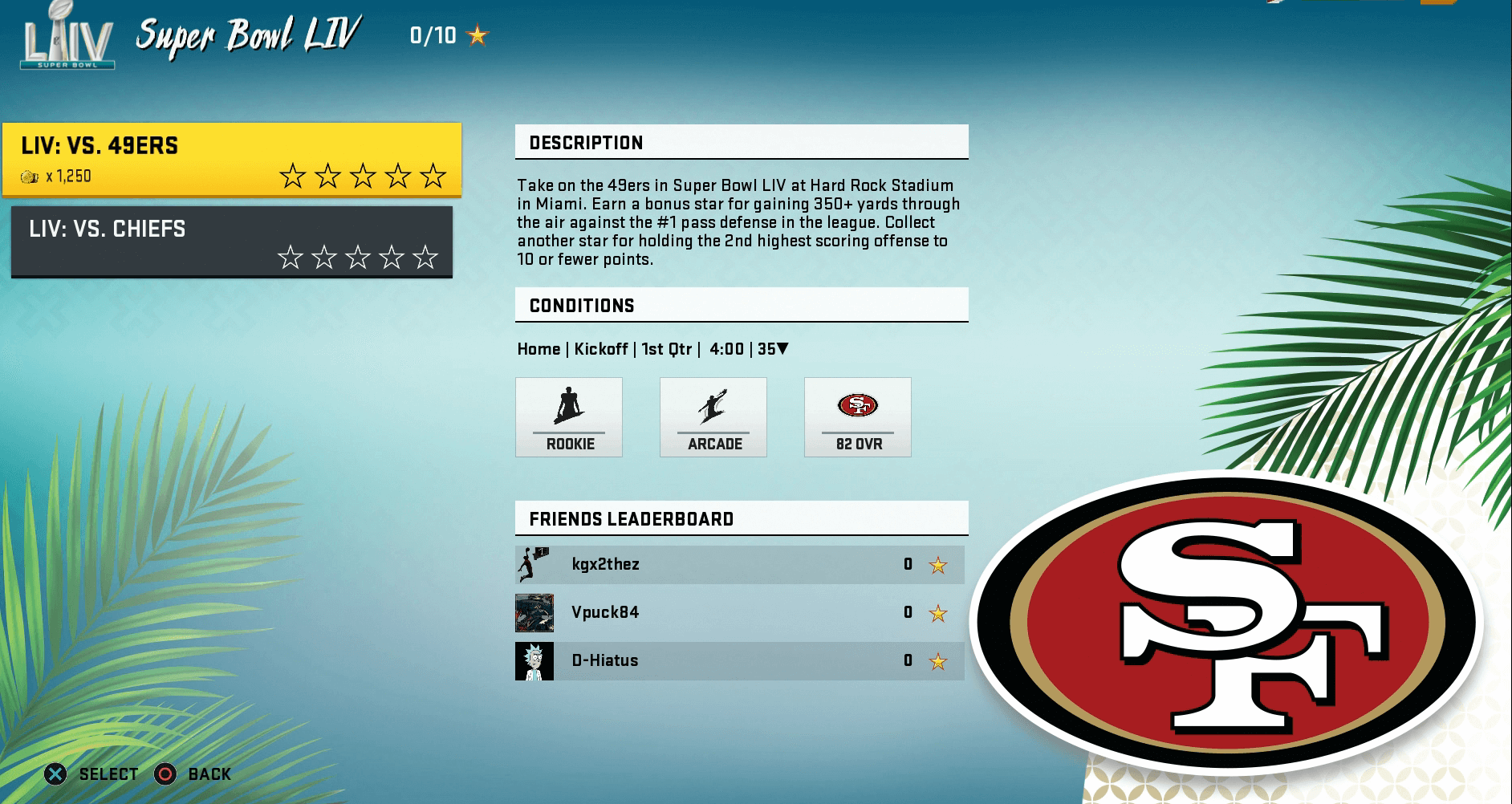
Task: View kgx2thez leaderboard row
Action: (x=739, y=565)
